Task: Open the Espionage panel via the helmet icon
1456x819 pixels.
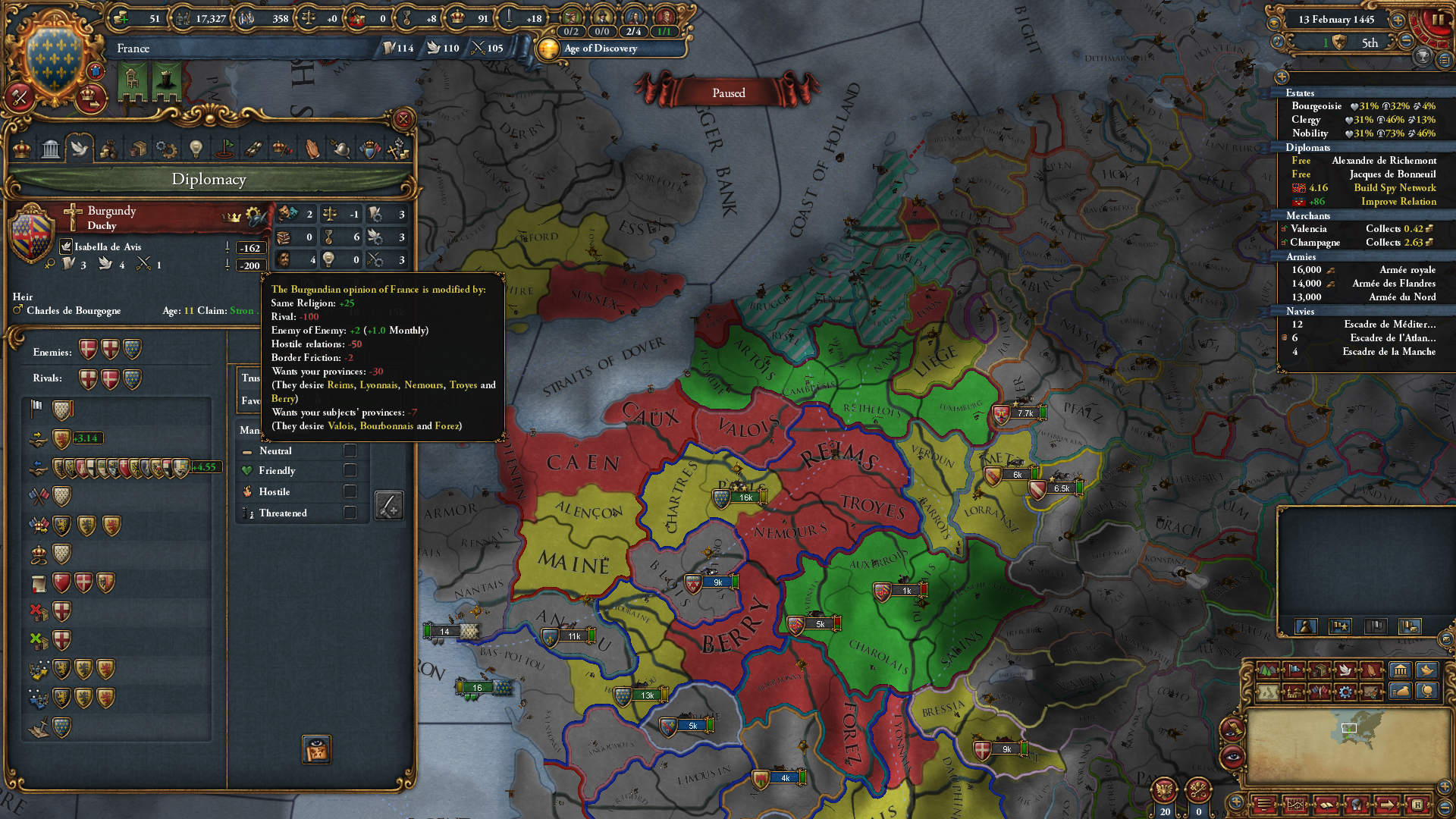Action: click(x=340, y=148)
